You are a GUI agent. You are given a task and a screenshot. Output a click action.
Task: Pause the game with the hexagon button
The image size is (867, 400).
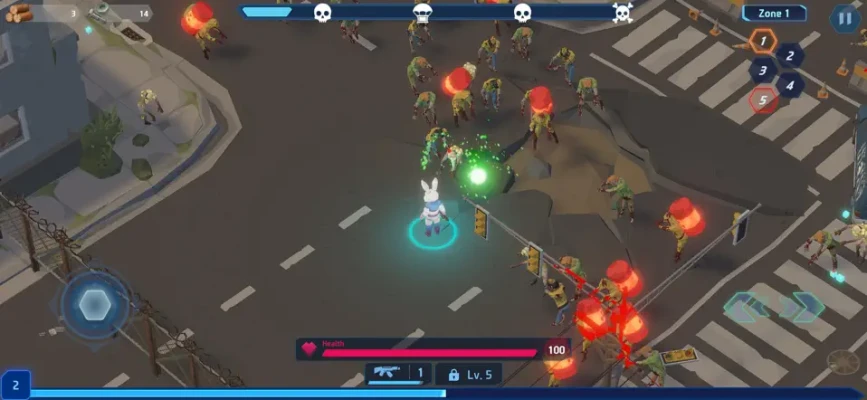click(x=844, y=18)
